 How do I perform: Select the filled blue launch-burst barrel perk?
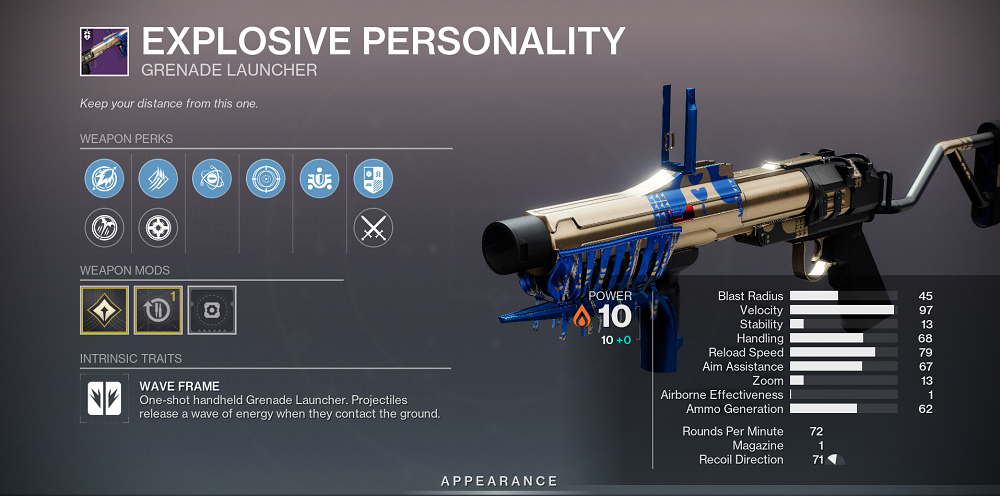103,179
